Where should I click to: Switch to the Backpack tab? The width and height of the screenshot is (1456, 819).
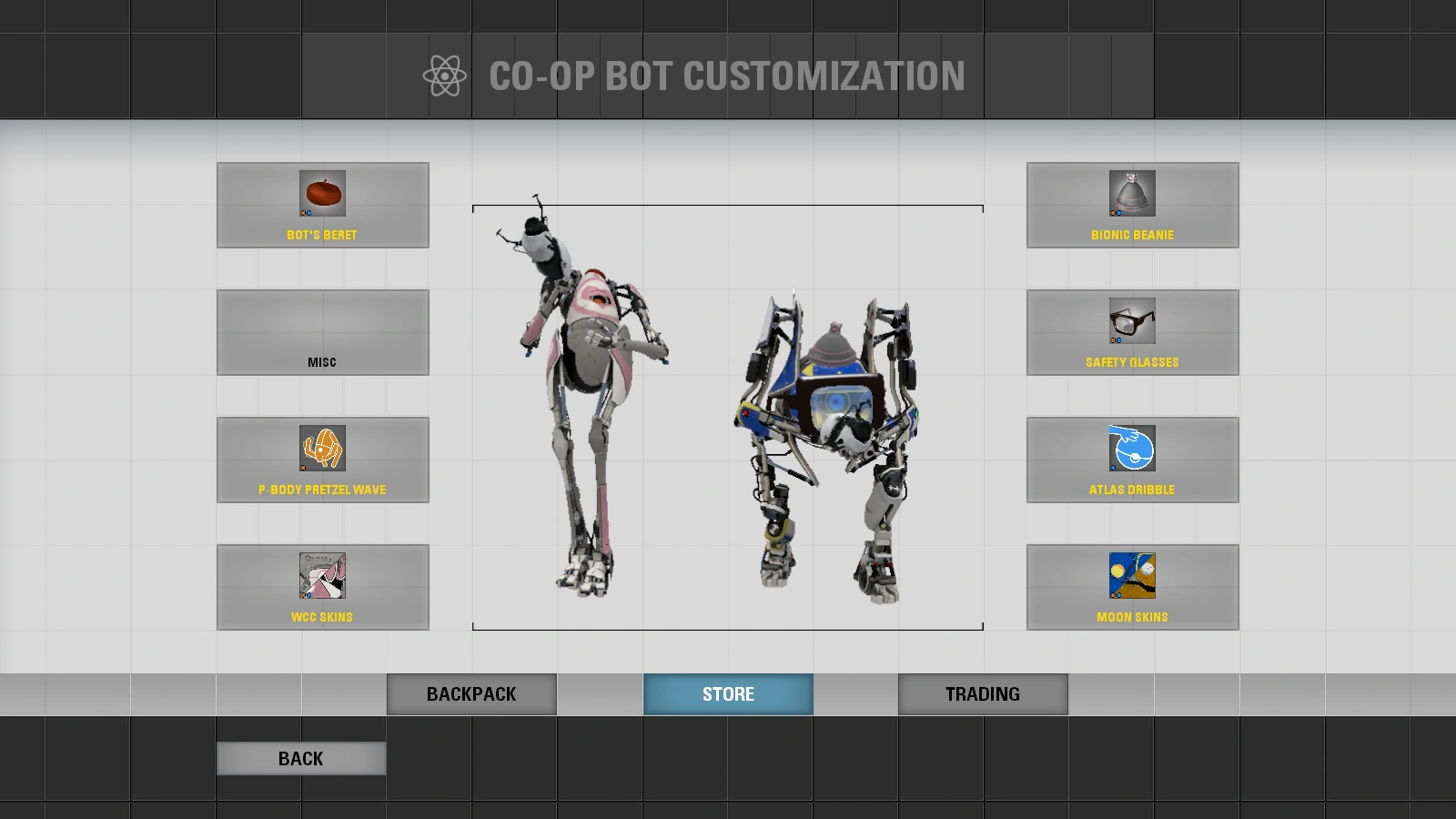pos(471,693)
